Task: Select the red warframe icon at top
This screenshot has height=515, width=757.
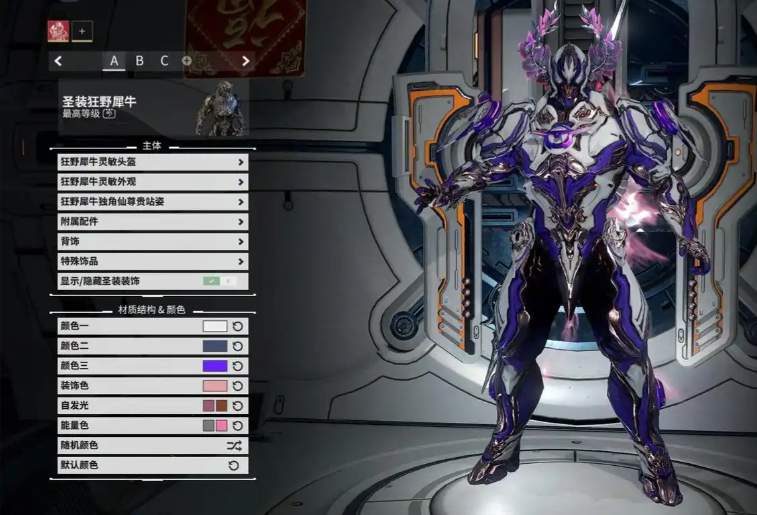Action: coord(57,31)
